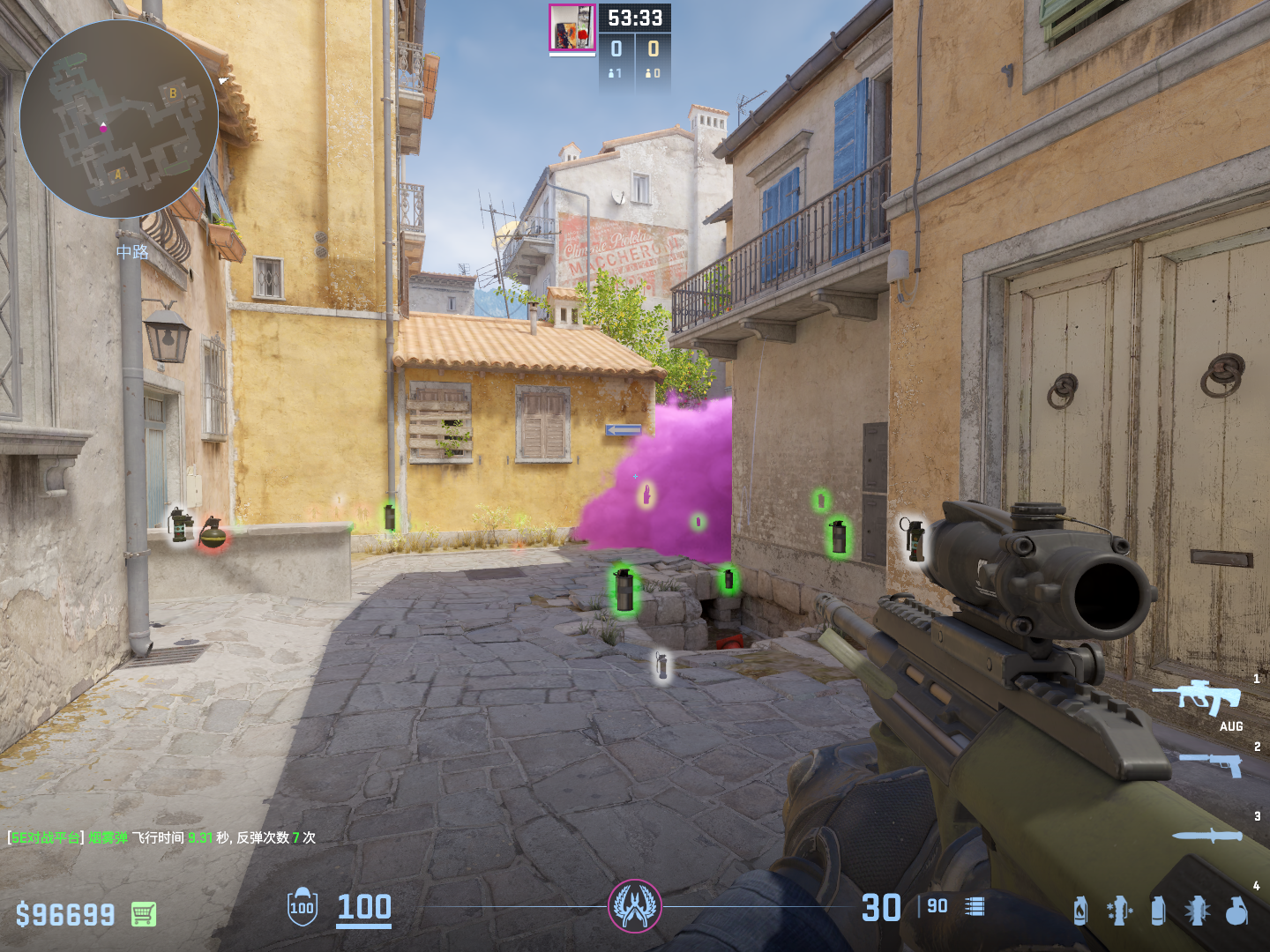Choose the knife weapon slot
This screenshot has width=1270, height=952.
pos(1207,836)
